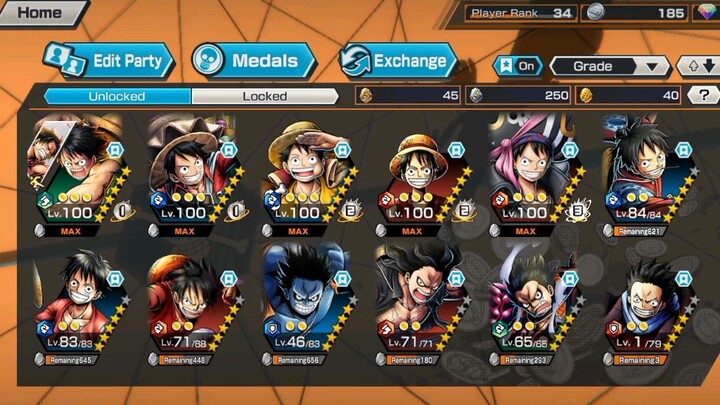Image resolution: width=720 pixels, height=405 pixels.
Task: Open help with the question mark button
Action: click(x=704, y=96)
